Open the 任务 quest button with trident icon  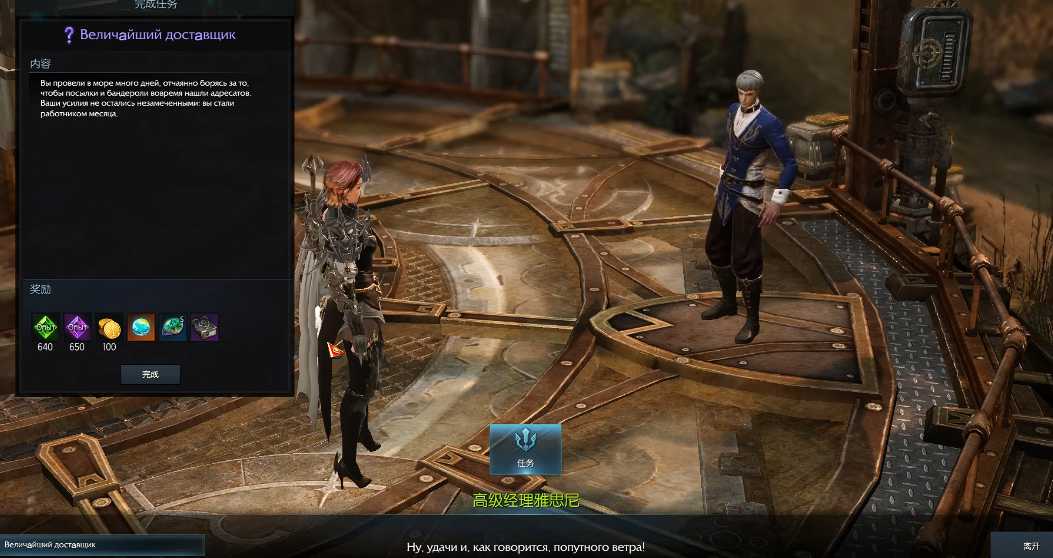click(525, 449)
